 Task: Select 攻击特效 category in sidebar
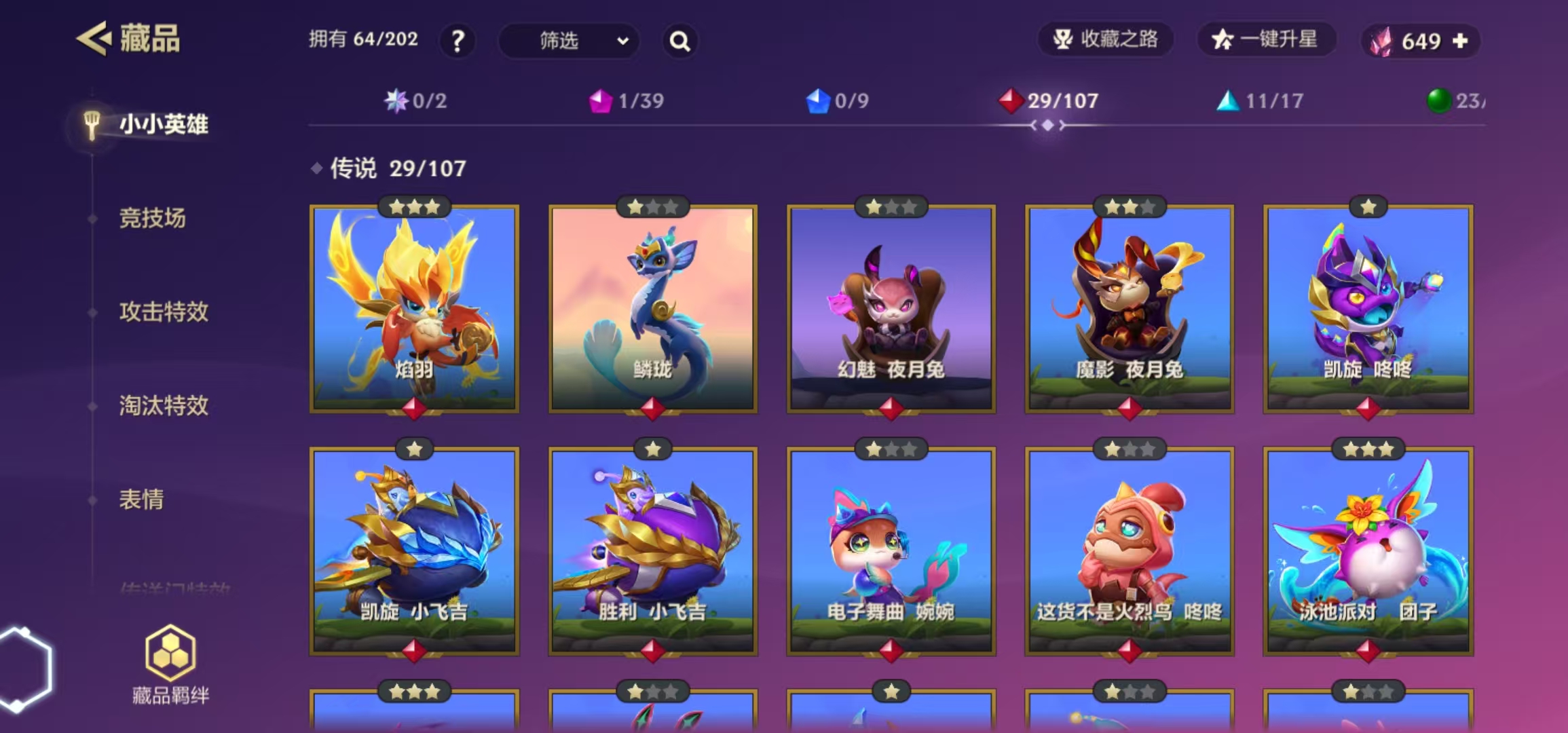point(164,312)
